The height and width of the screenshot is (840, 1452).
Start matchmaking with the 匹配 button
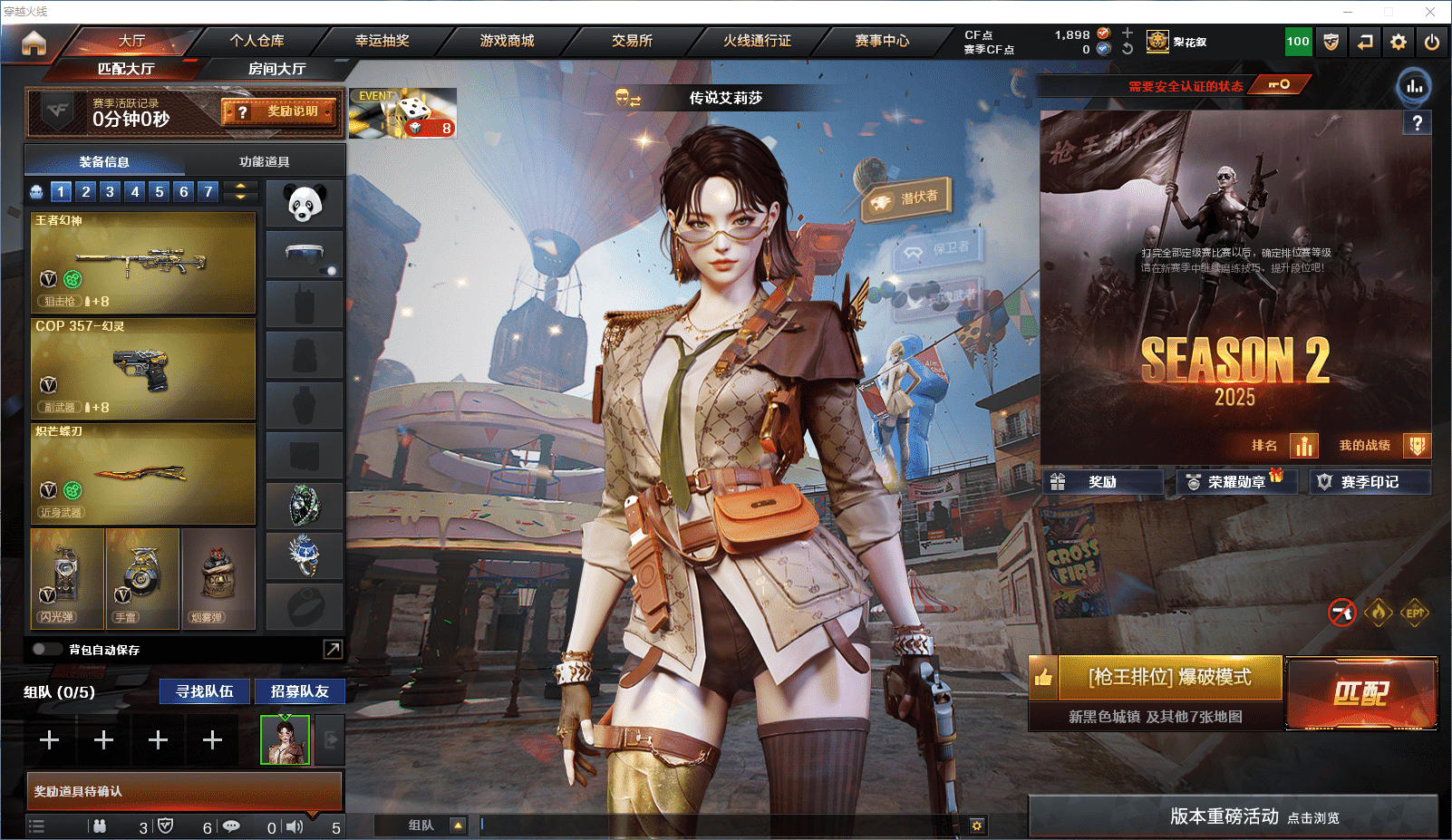1360,693
